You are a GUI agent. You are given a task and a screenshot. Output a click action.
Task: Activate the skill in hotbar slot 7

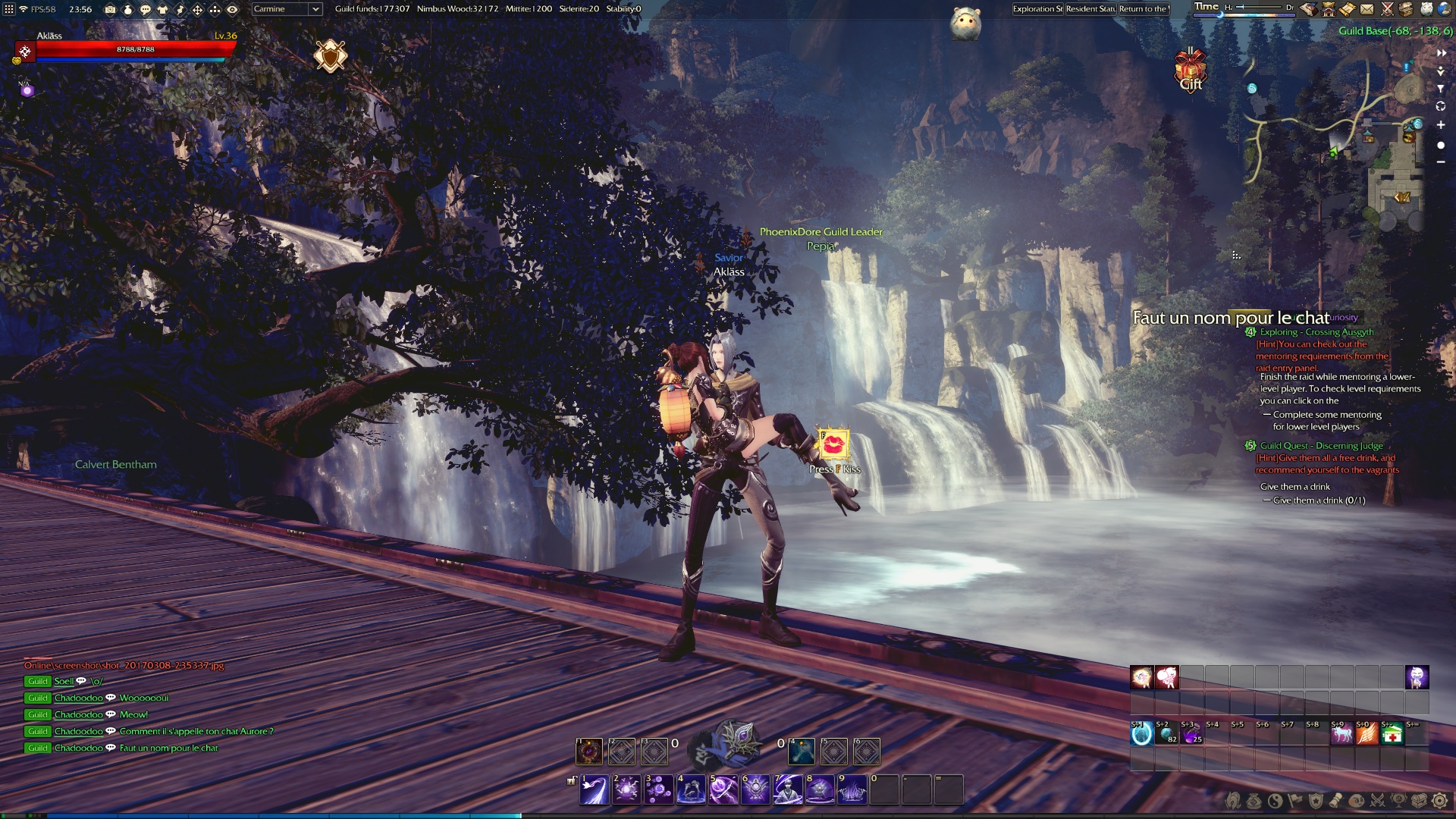788,789
